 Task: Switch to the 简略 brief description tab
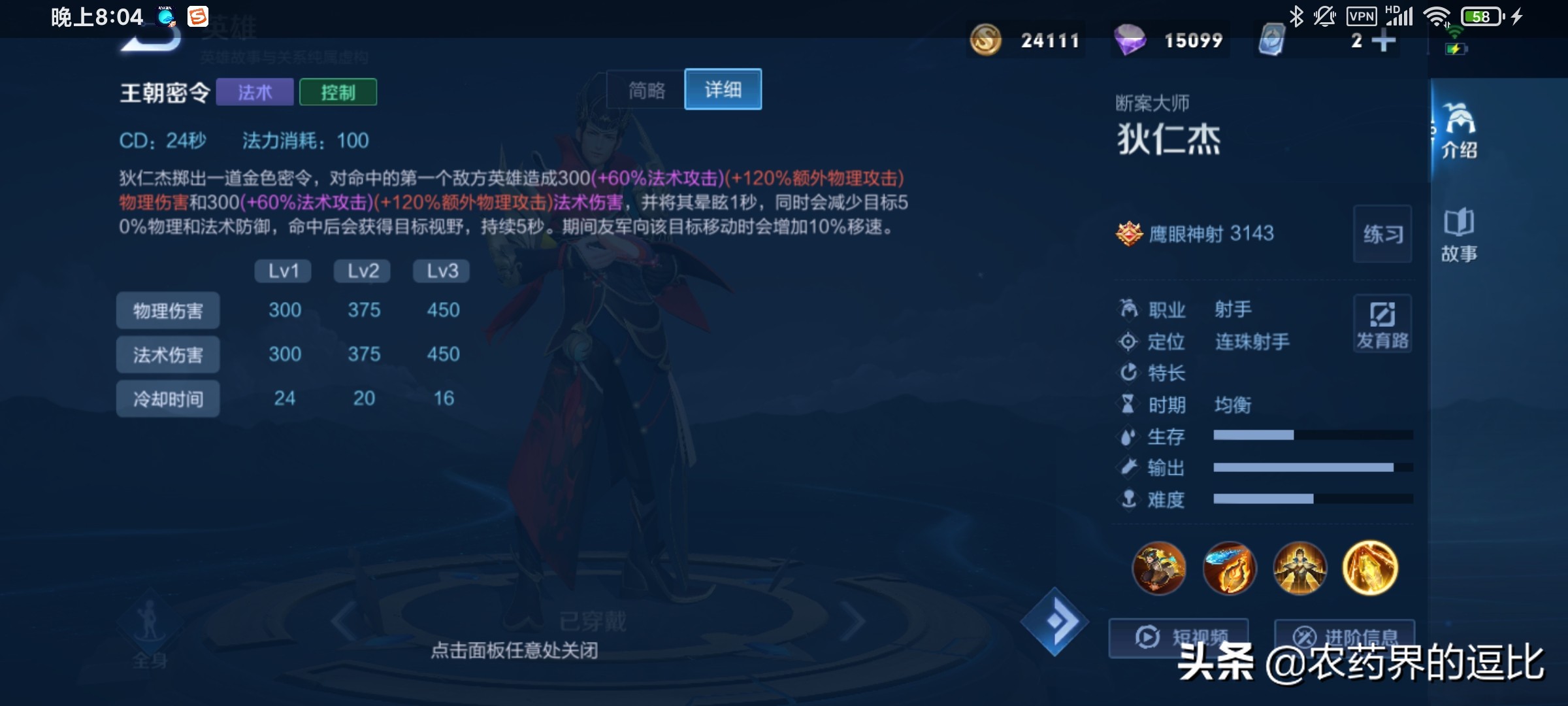tap(646, 90)
